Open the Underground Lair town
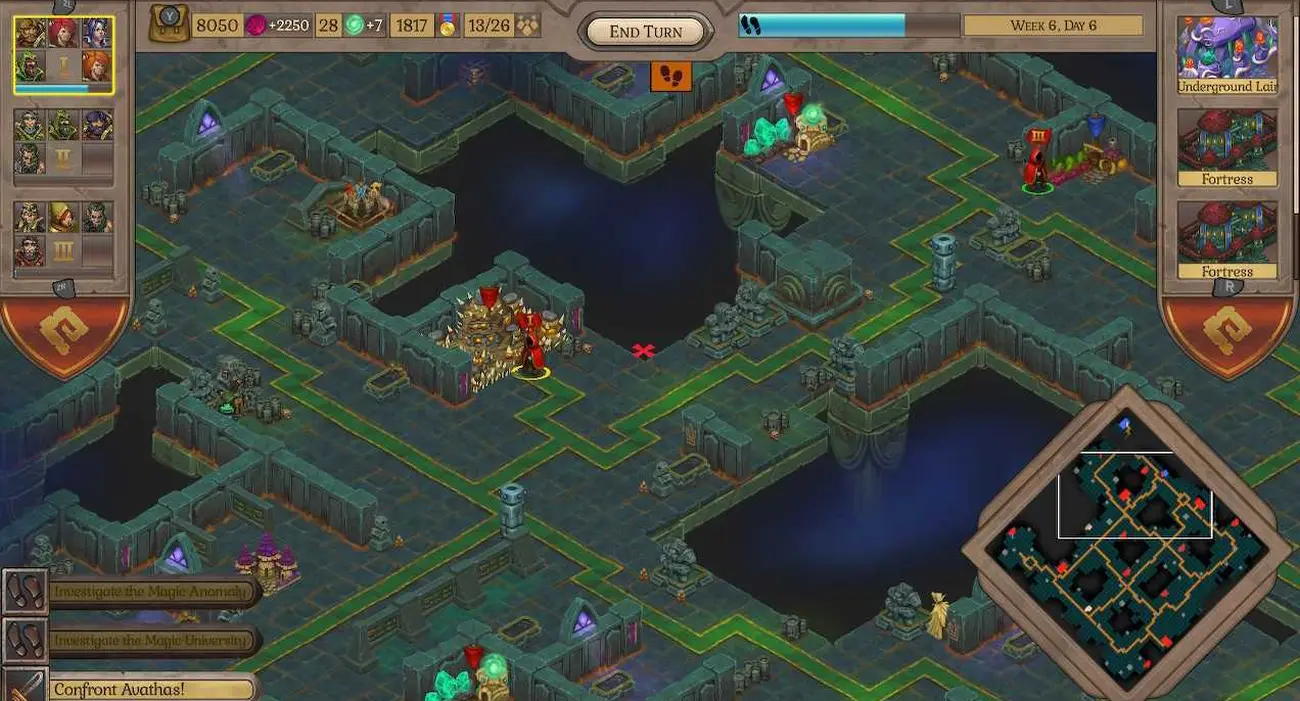The width and height of the screenshot is (1300, 701). [1228, 54]
